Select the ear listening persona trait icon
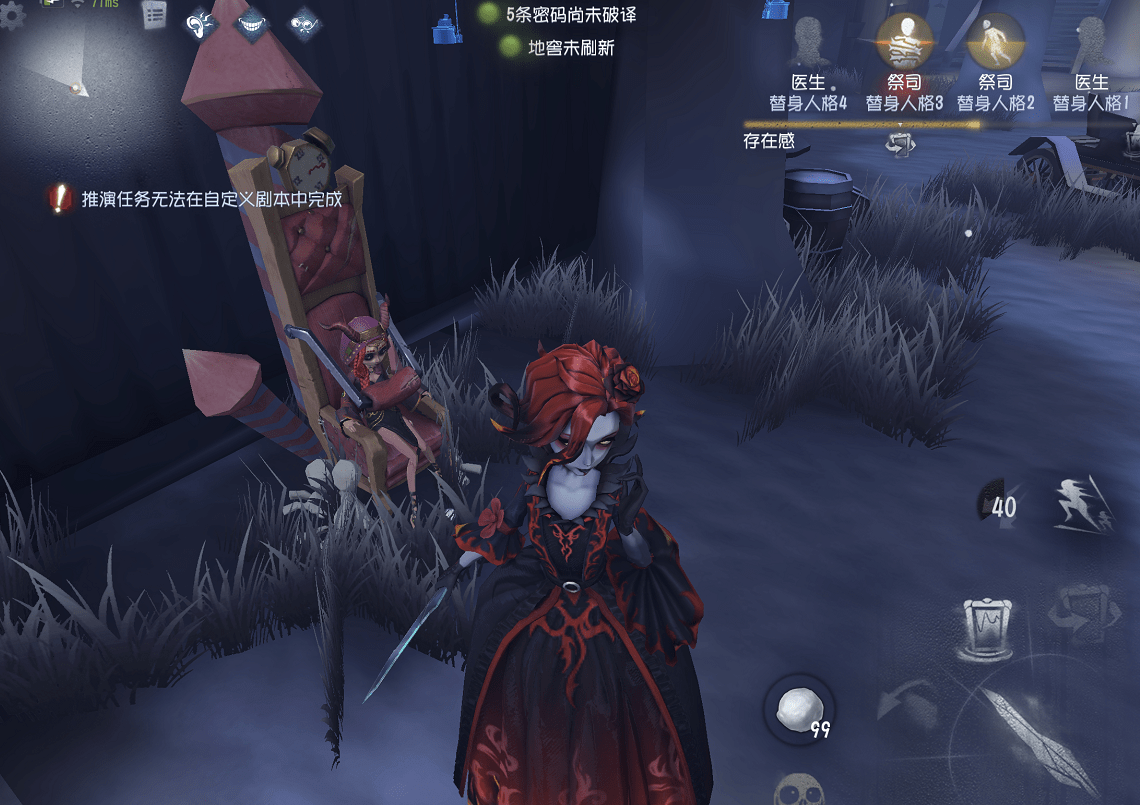 202,23
